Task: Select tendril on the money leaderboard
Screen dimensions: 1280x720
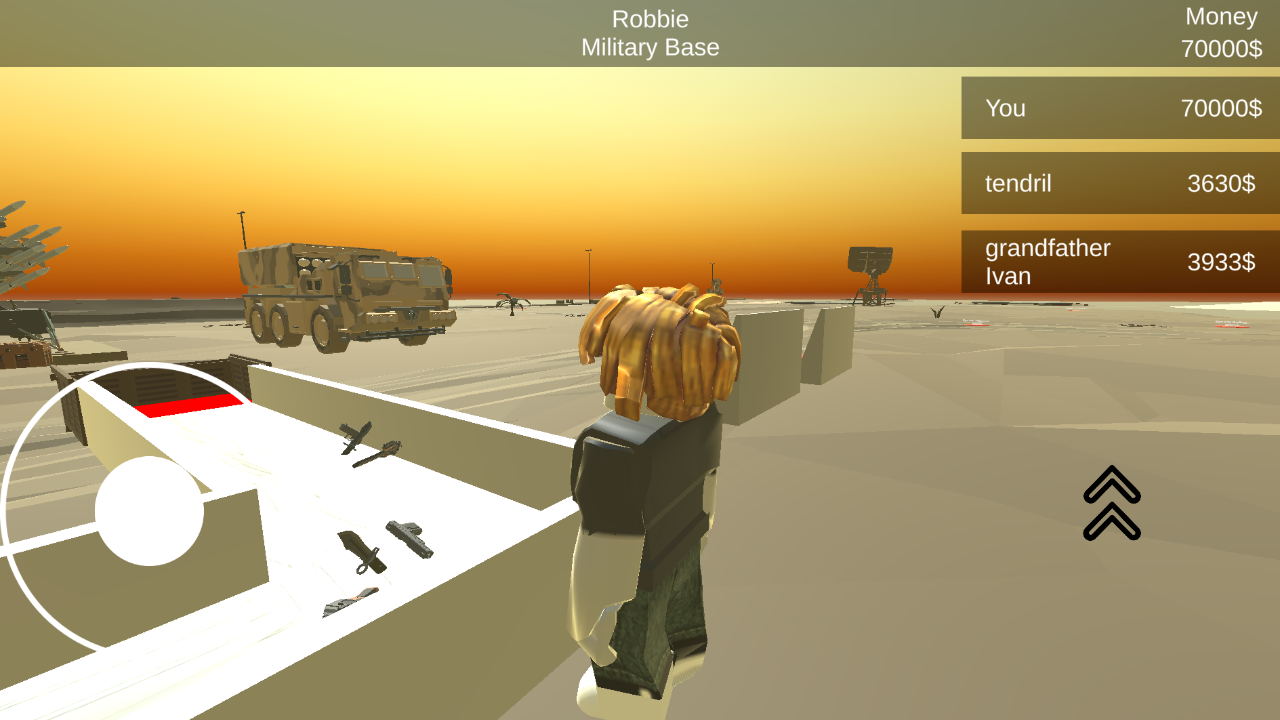Action: point(1118,183)
